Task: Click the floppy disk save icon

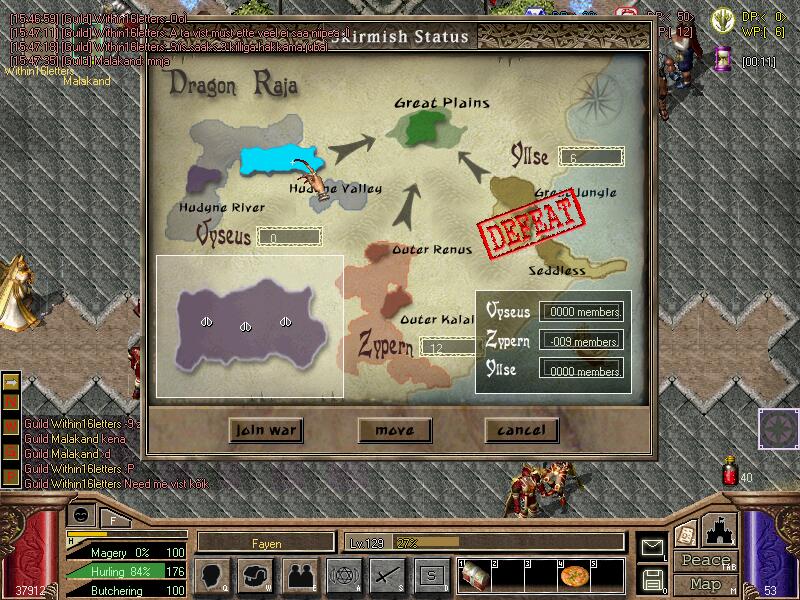Action: click(653, 579)
